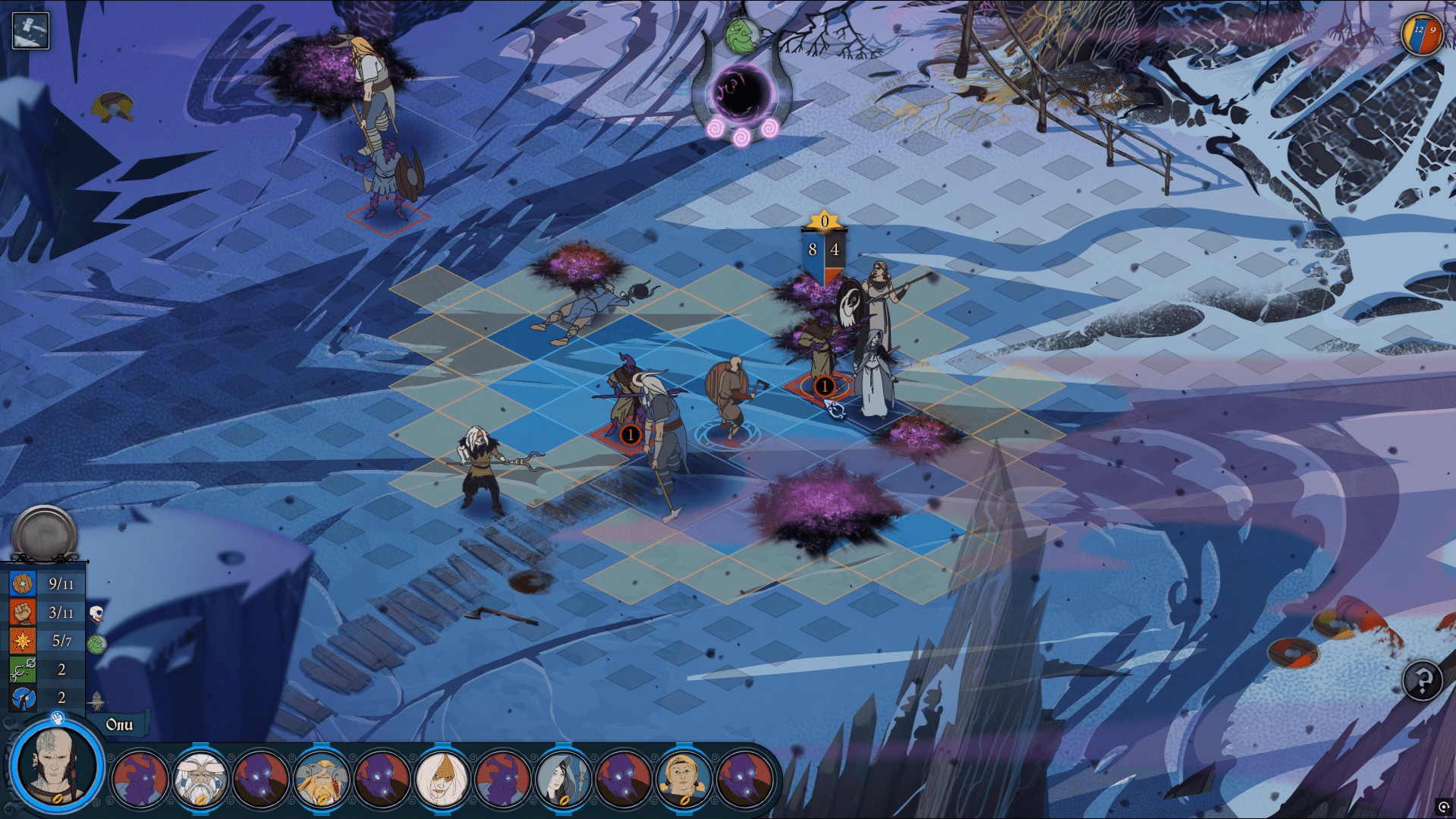The image size is (1456, 819).
Task: Click the fist strength stat icon
Action: (23, 613)
